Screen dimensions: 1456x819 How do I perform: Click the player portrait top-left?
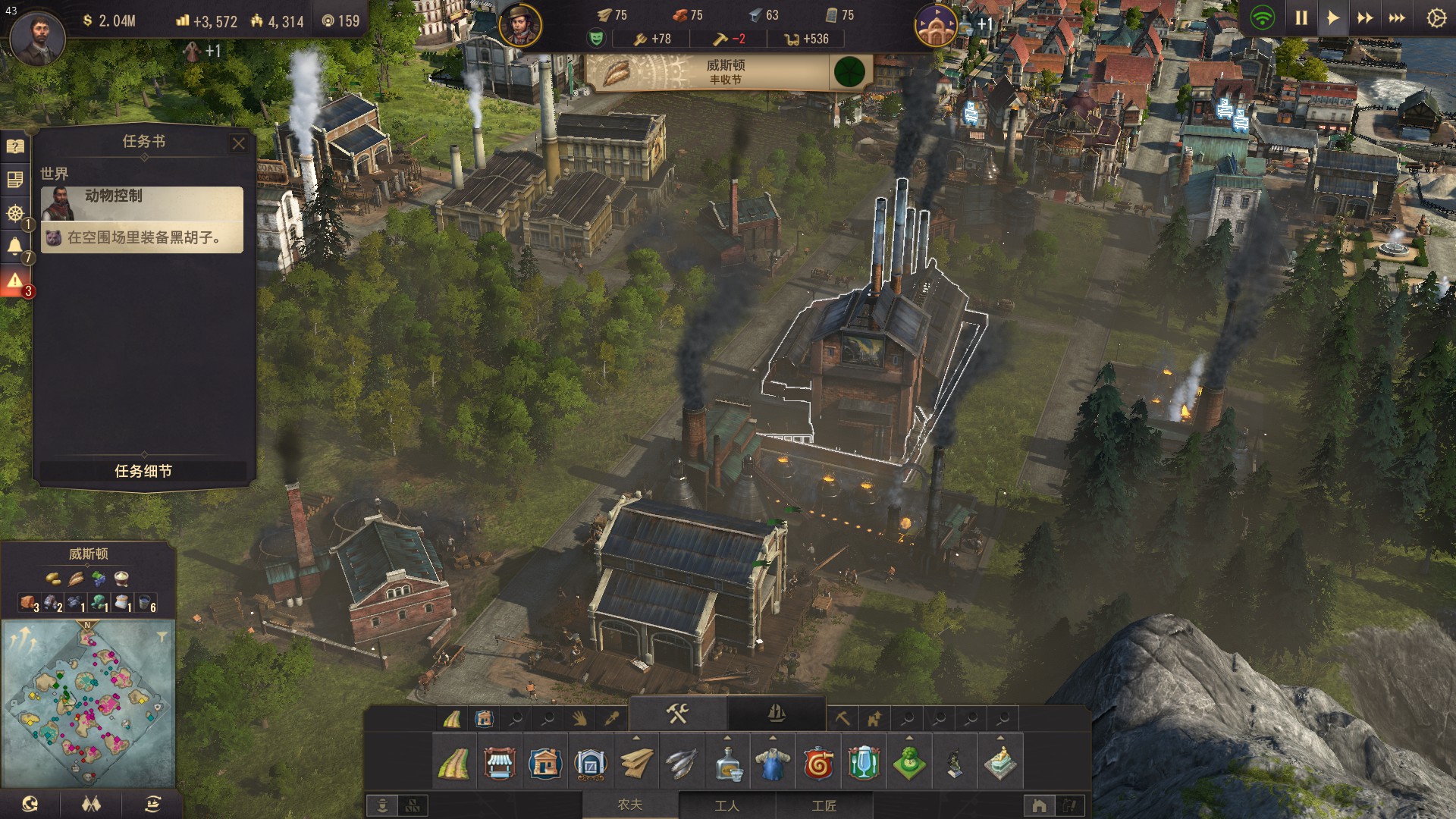tap(36, 36)
